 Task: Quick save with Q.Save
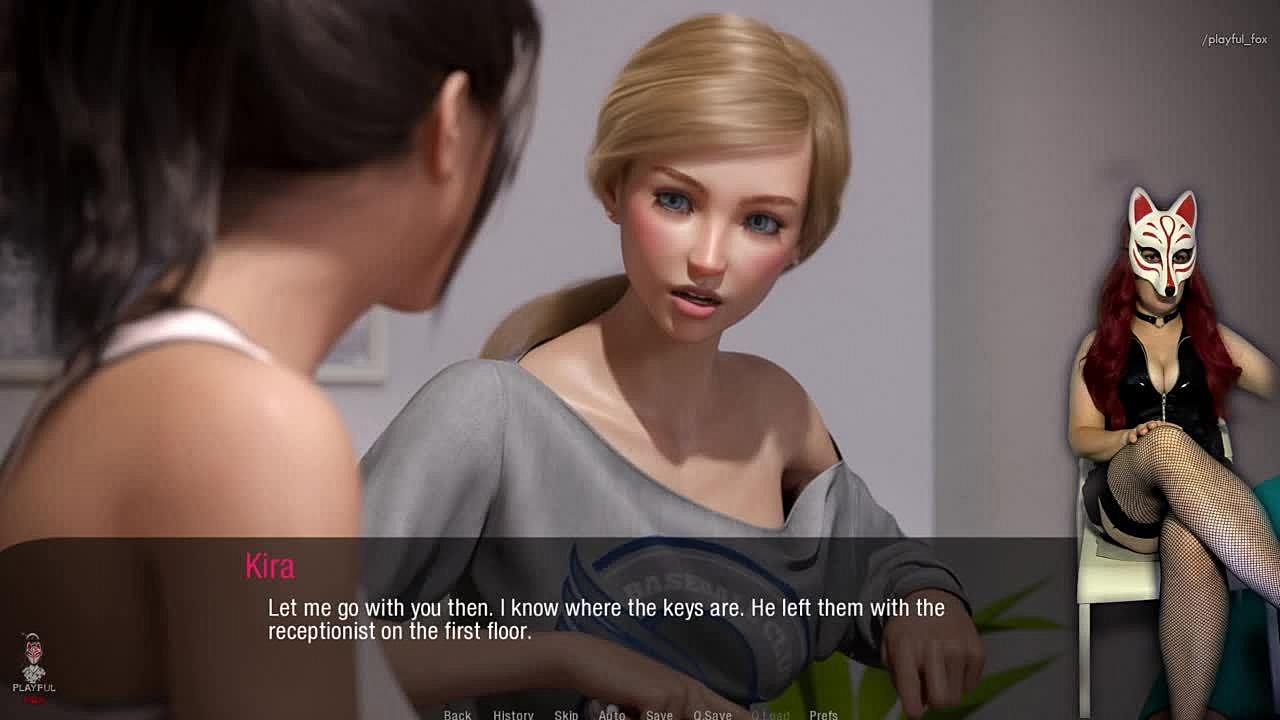712,714
